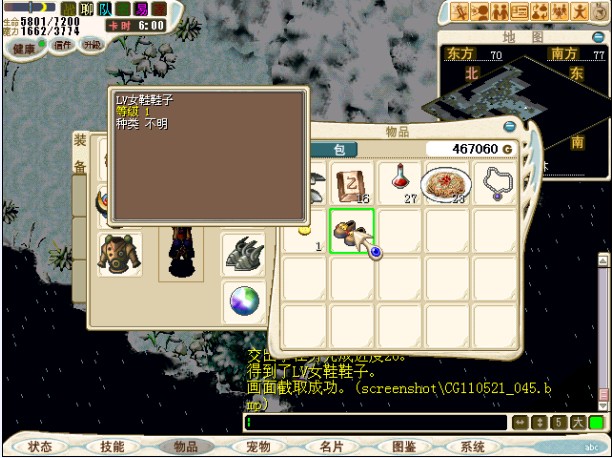Open the 信件 mail button

click(x=63, y=46)
